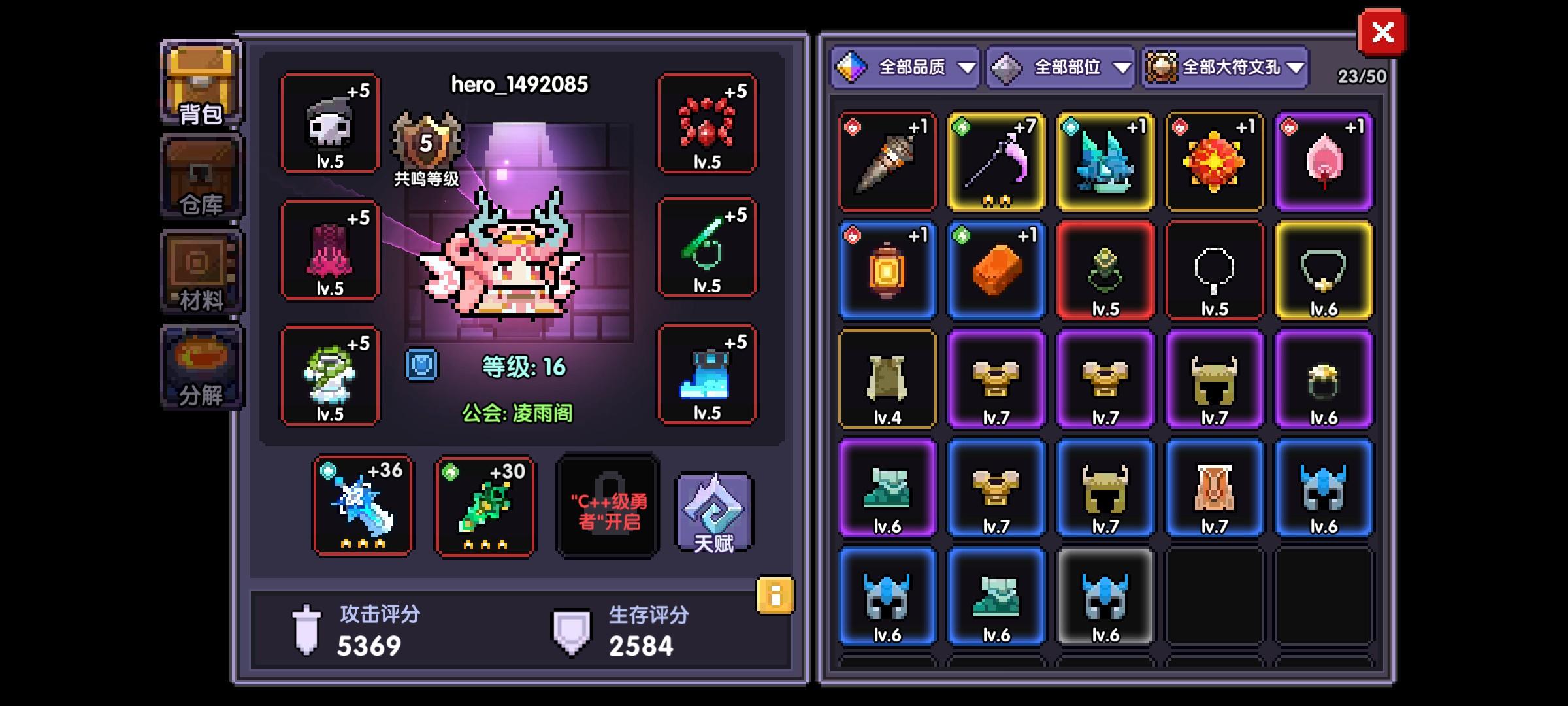Inspect the equipped +36 blue sword
This screenshot has width=1568, height=706.
(361, 507)
